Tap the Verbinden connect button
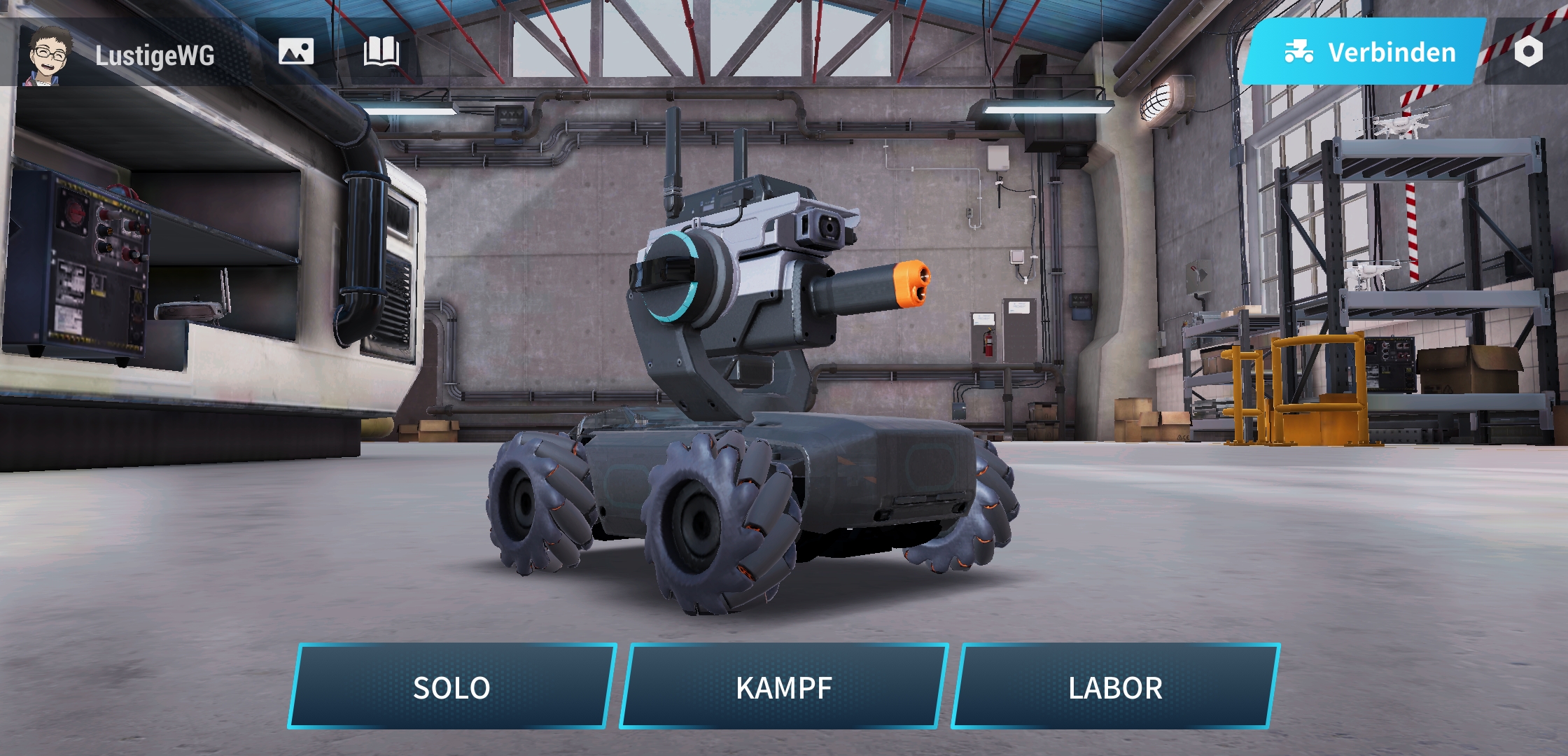Screen dimensions: 1568x756 coord(1368,52)
